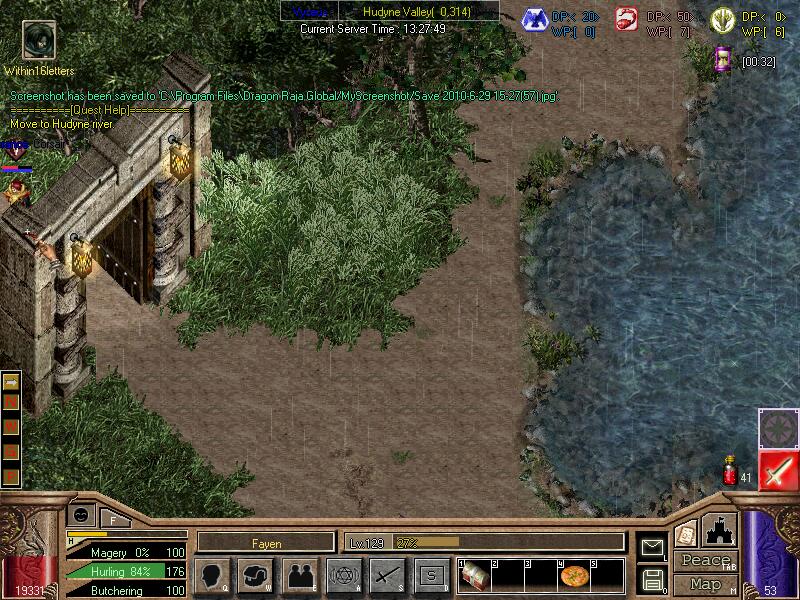Select the purple magic circle icon

777,427
